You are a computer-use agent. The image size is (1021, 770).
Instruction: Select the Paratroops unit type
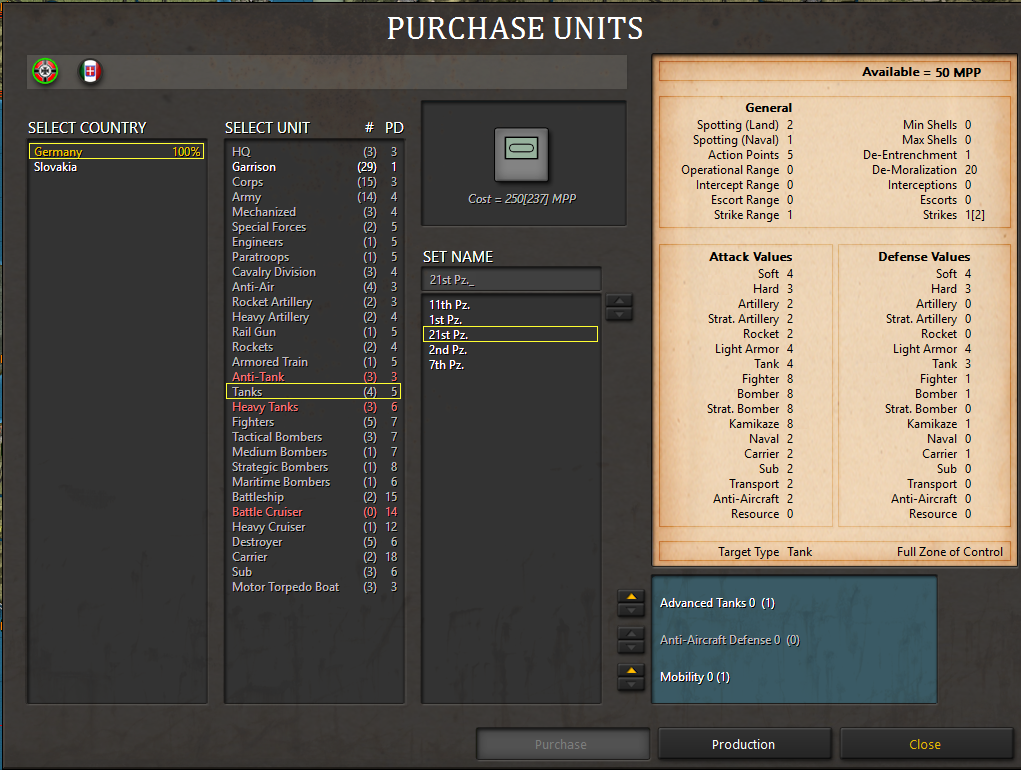click(x=260, y=257)
